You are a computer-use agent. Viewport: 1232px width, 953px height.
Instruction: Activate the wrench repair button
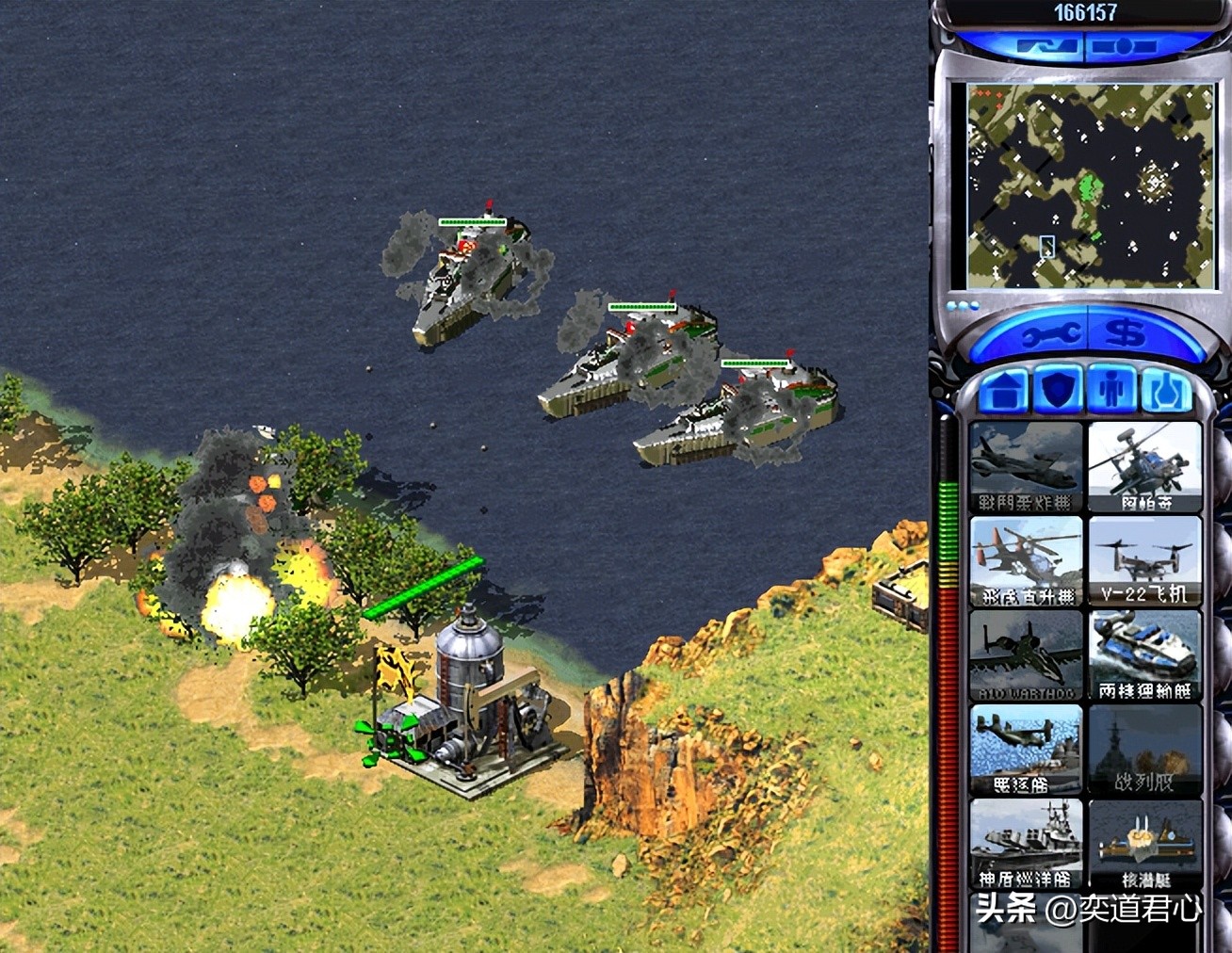point(1046,334)
